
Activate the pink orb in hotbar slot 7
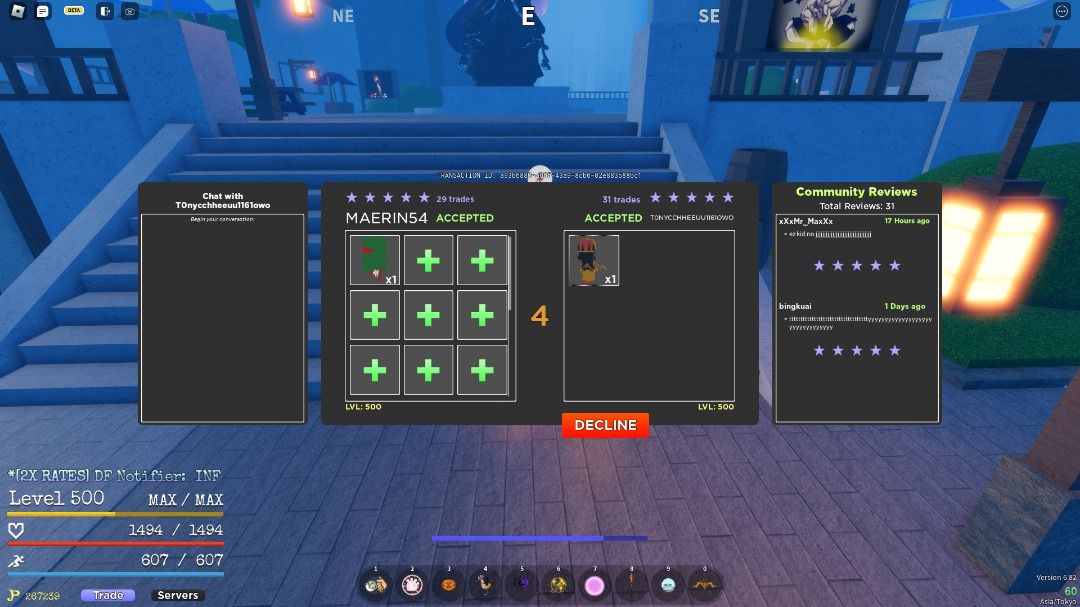click(x=595, y=585)
